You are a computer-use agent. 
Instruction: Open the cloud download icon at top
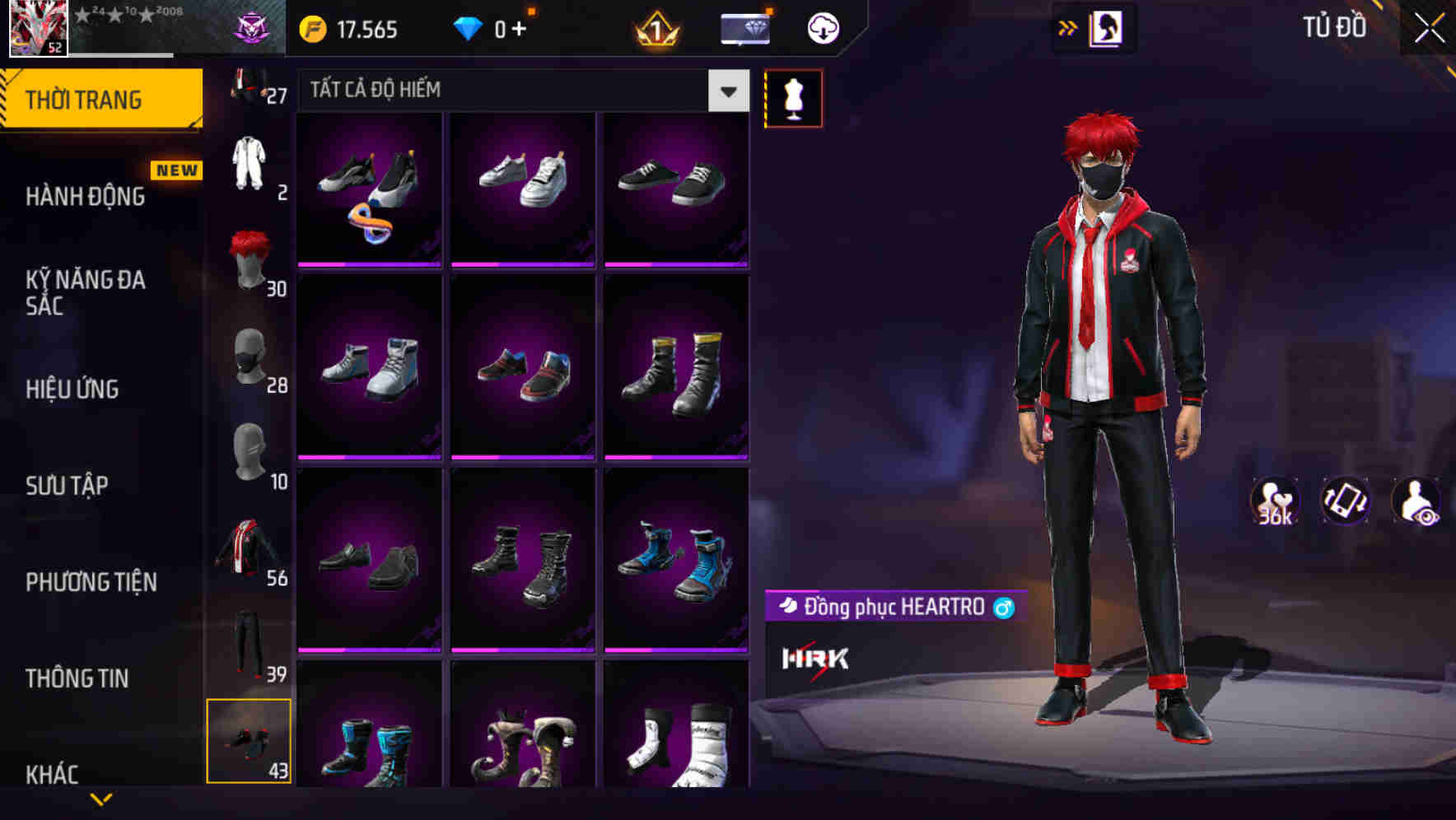point(821,27)
